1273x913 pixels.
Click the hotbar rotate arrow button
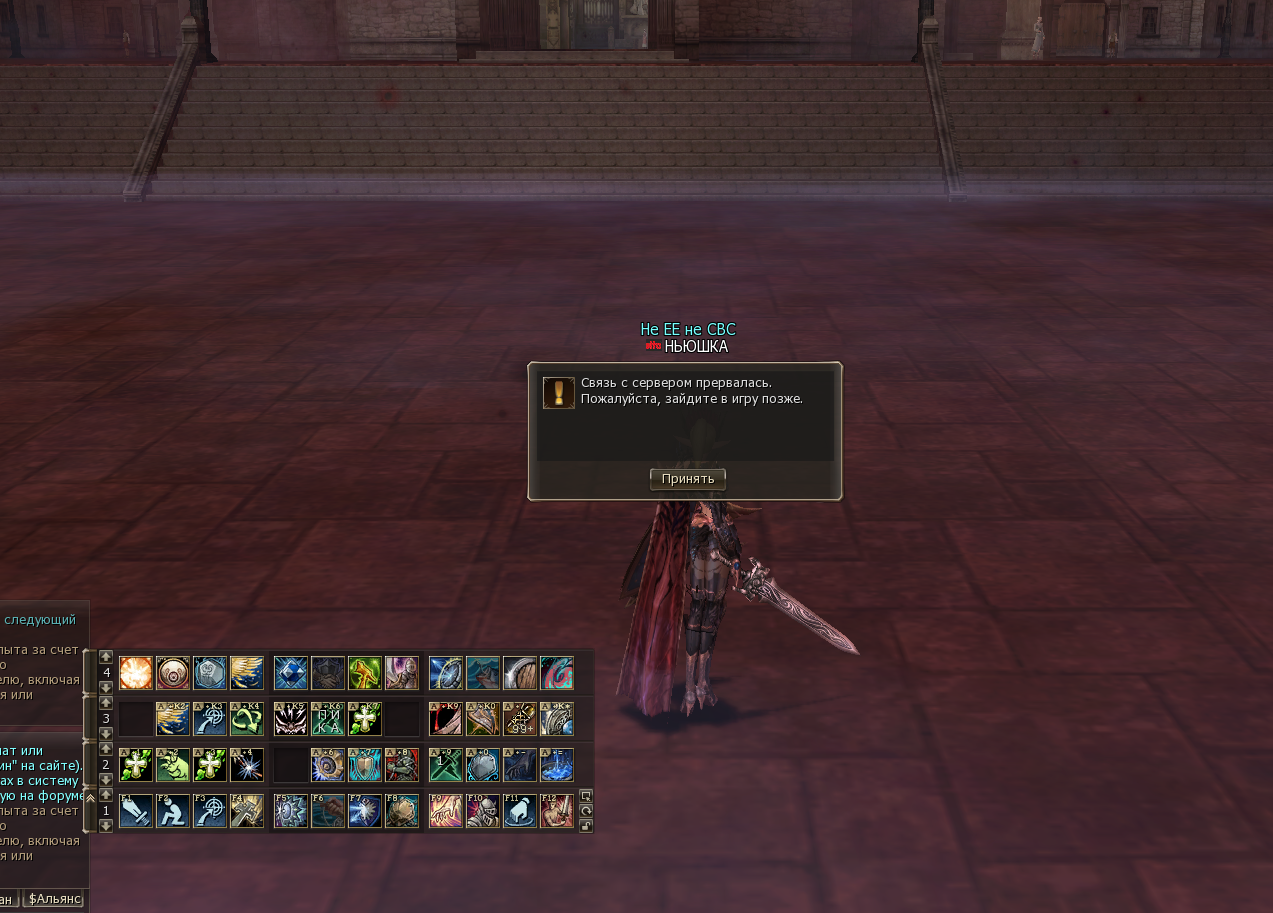(x=586, y=811)
